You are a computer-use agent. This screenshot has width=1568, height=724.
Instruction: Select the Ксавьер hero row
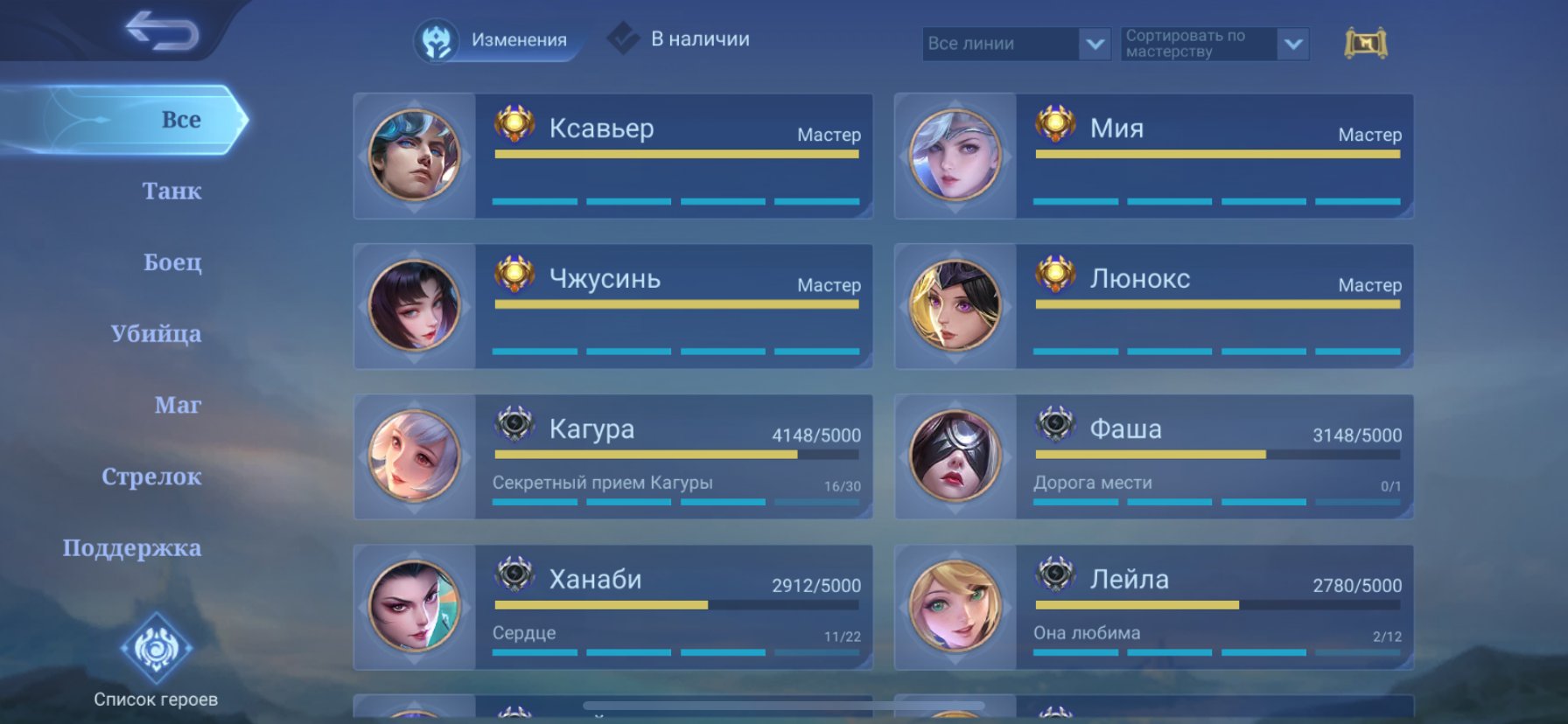point(612,156)
